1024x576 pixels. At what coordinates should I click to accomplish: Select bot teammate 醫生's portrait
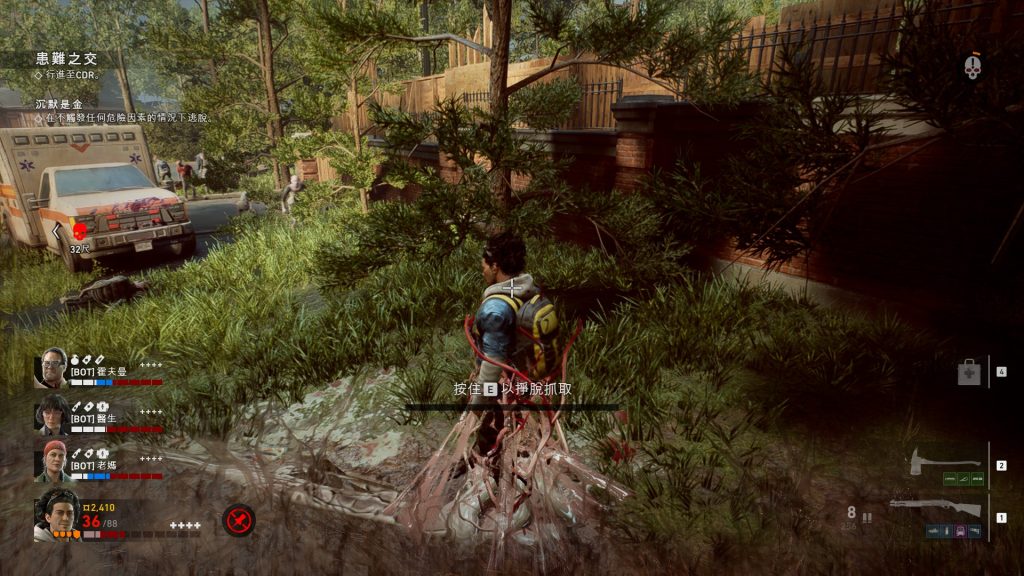point(50,412)
